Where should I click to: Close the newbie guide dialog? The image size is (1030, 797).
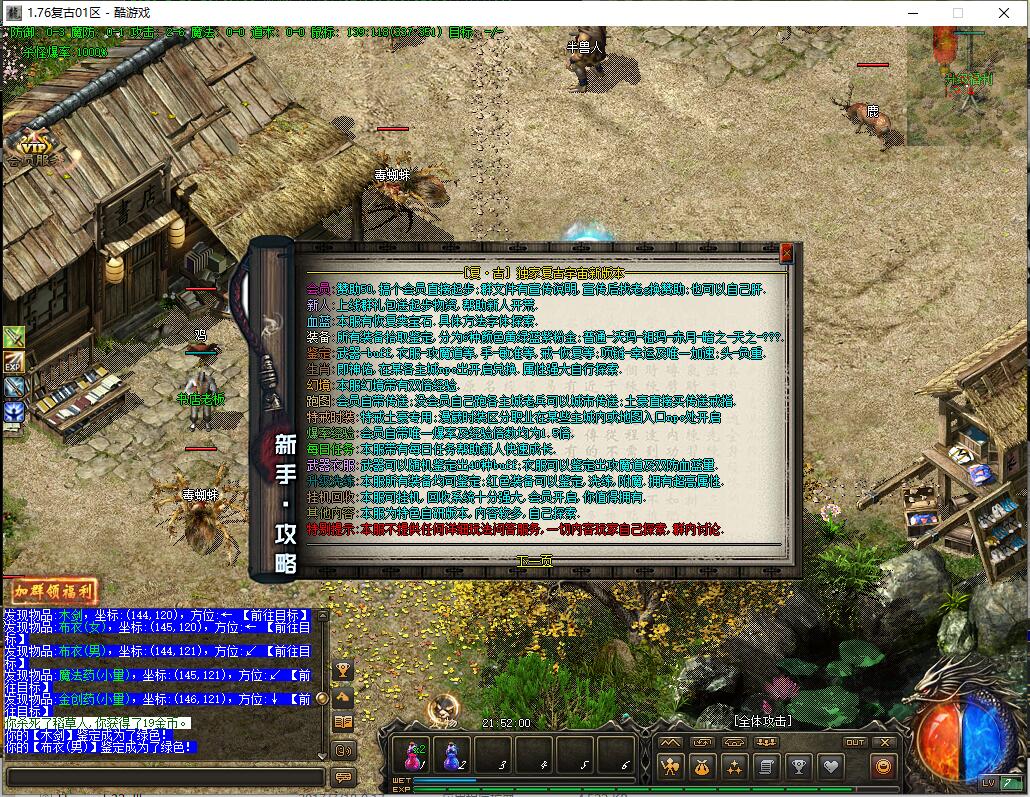(786, 253)
